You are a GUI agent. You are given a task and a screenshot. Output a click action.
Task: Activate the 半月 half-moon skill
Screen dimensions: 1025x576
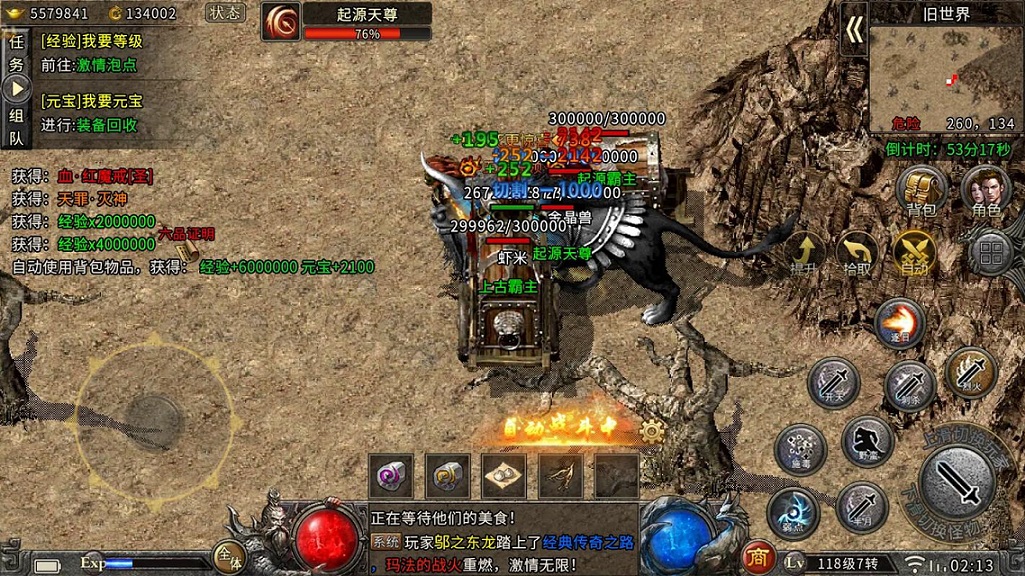tap(861, 507)
